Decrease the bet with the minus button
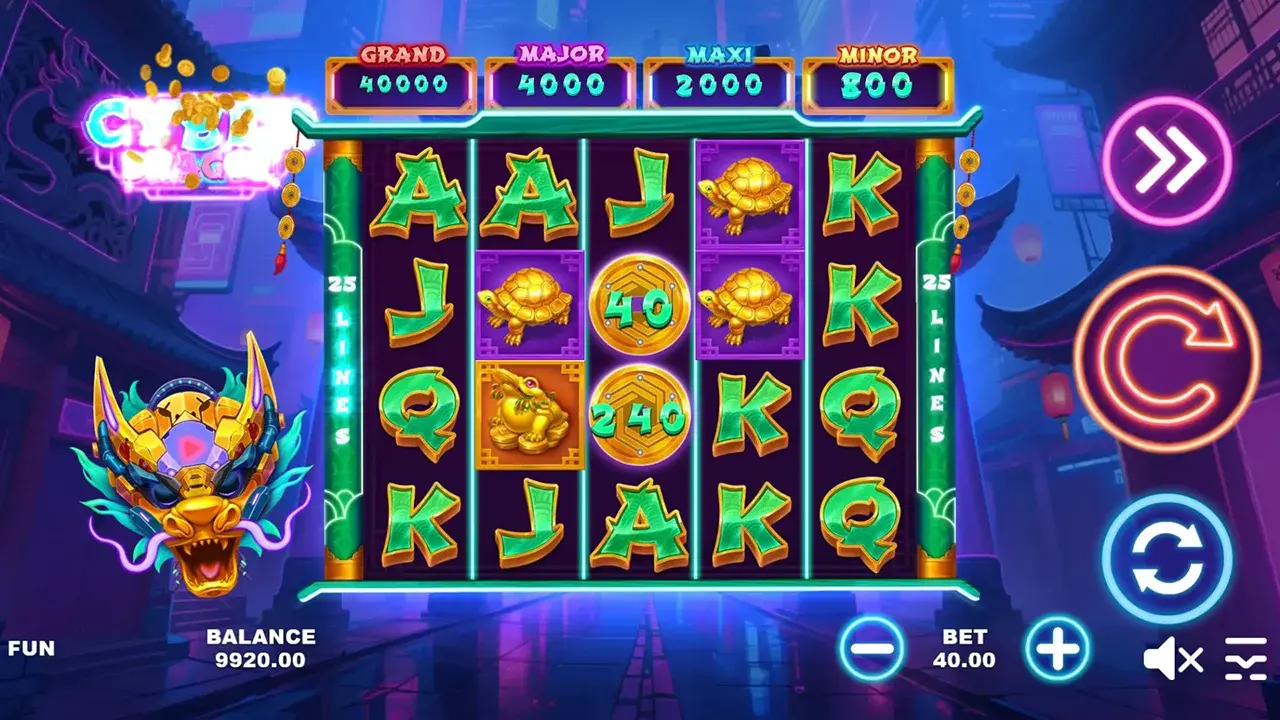Viewport: 1280px width, 720px height. click(870, 650)
